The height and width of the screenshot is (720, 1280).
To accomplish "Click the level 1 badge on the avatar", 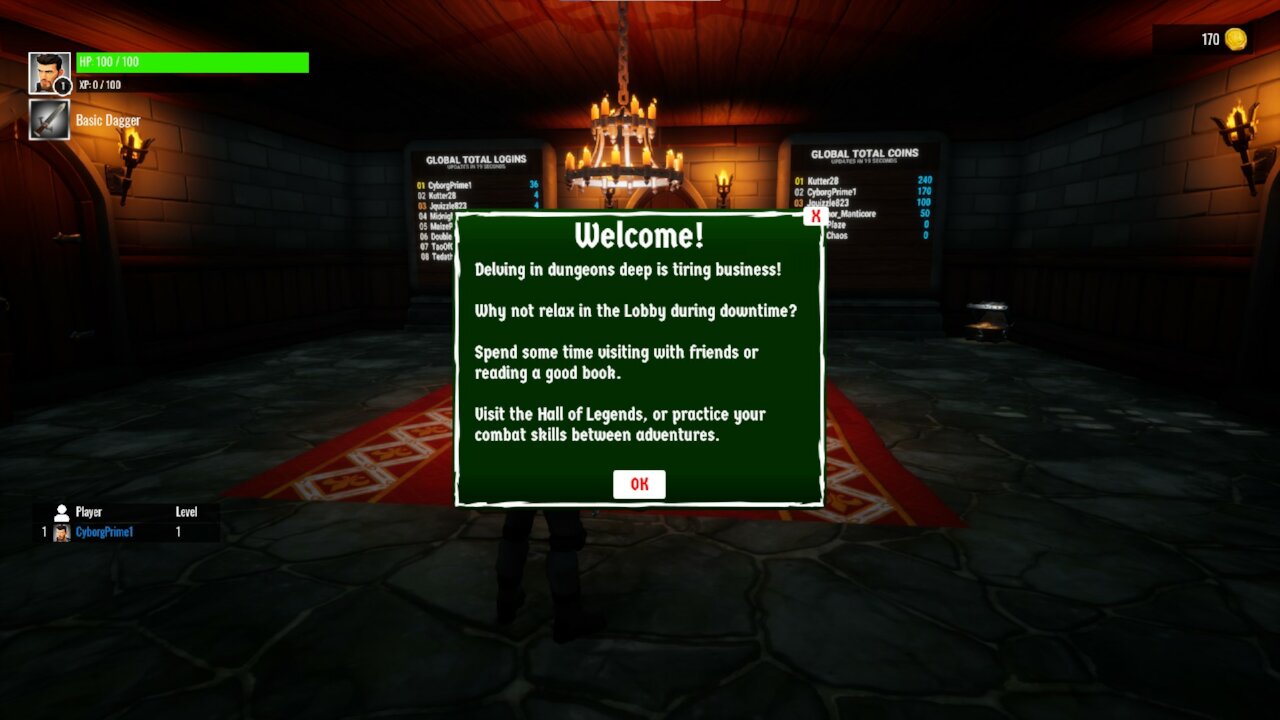I will click(x=62, y=88).
